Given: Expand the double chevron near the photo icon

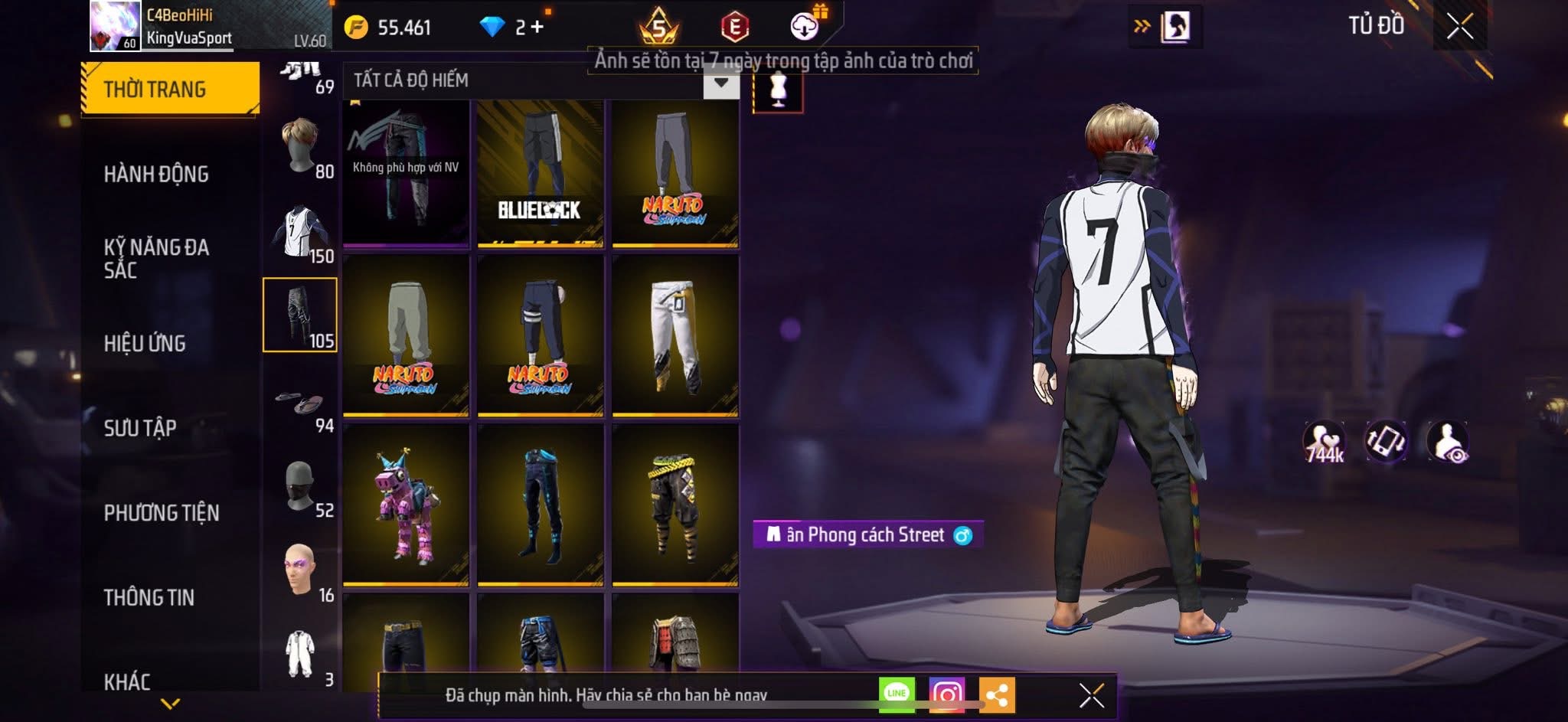Looking at the screenshot, I should (1141, 25).
